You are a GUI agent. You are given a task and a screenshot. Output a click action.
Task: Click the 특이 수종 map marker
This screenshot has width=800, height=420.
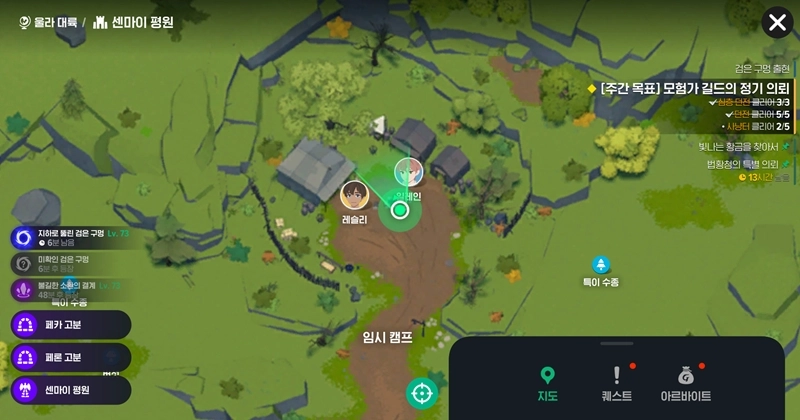[x=601, y=265]
